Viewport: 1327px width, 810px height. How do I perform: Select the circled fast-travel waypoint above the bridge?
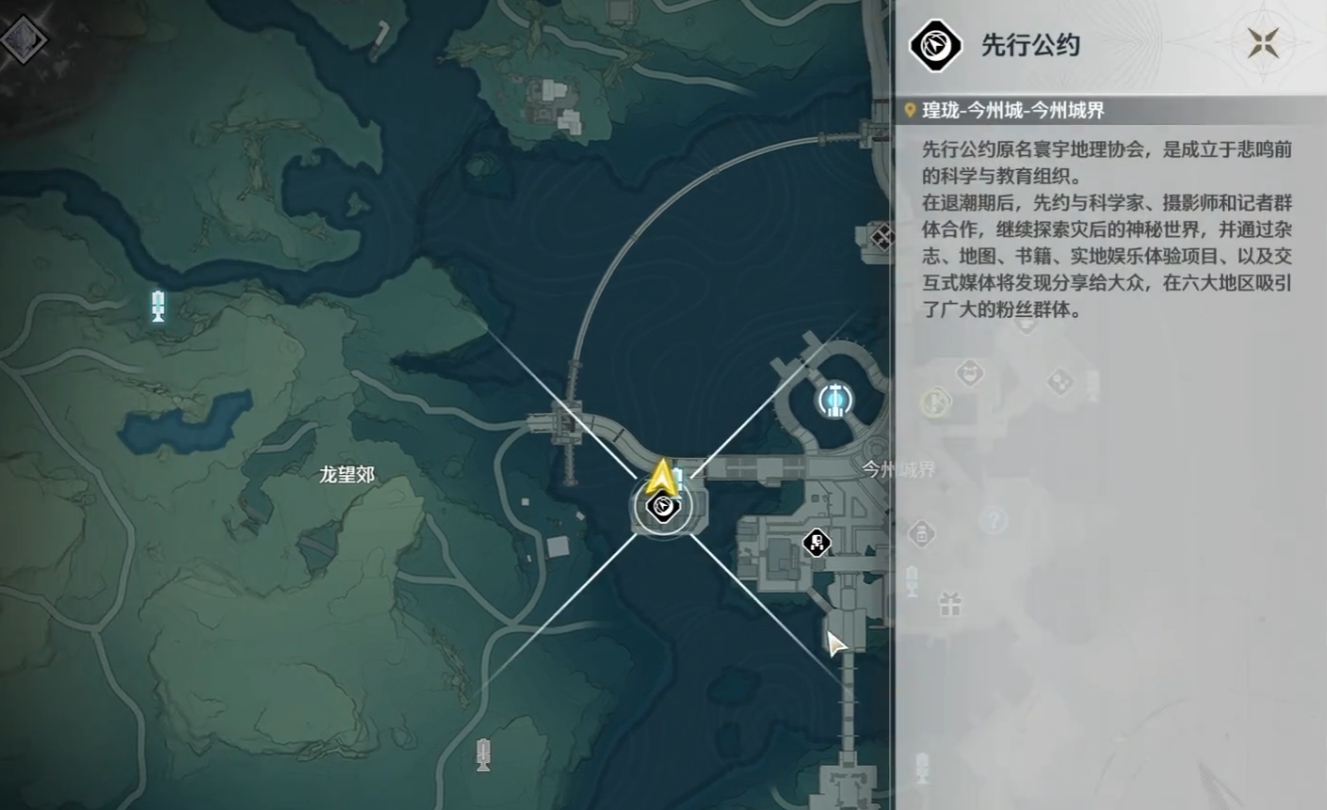tap(835, 399)
